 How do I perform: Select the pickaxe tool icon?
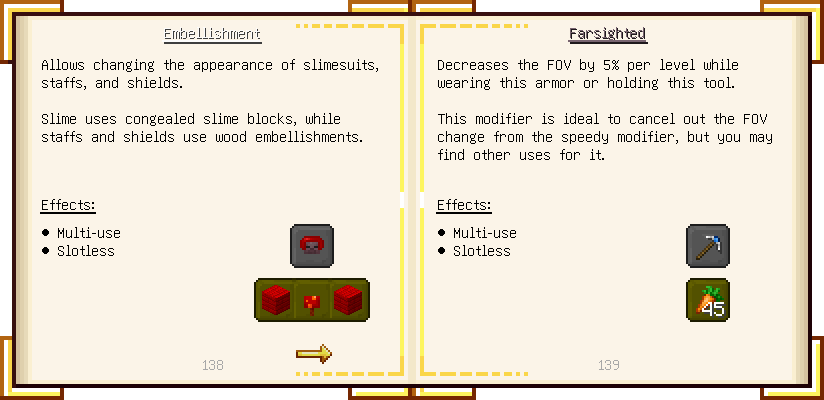pyautogui.click(x=708, y=246)
